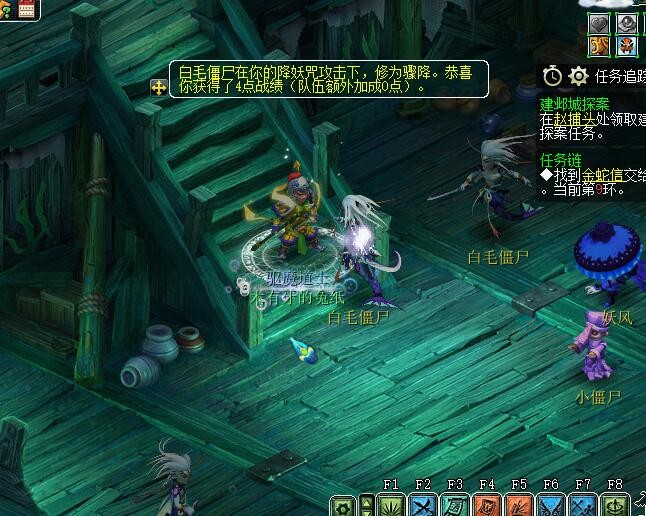This screenshot has height=516, width=646.
Task: Open the green gear button on the skill bar
Action: click(x=344, y=506)
